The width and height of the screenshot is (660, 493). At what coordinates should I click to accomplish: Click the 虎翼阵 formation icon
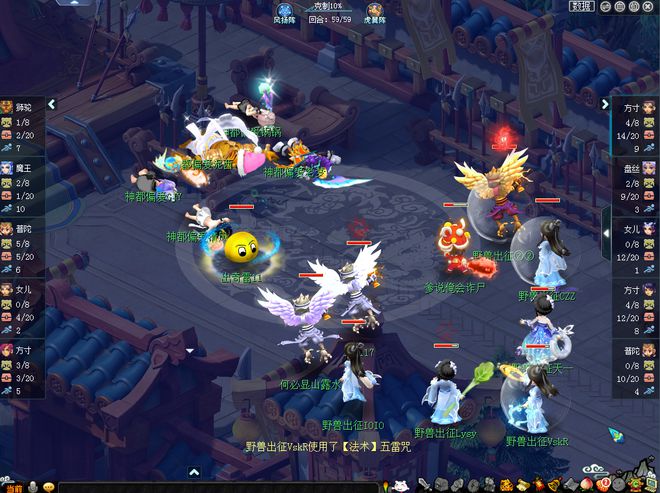point(375,10)
